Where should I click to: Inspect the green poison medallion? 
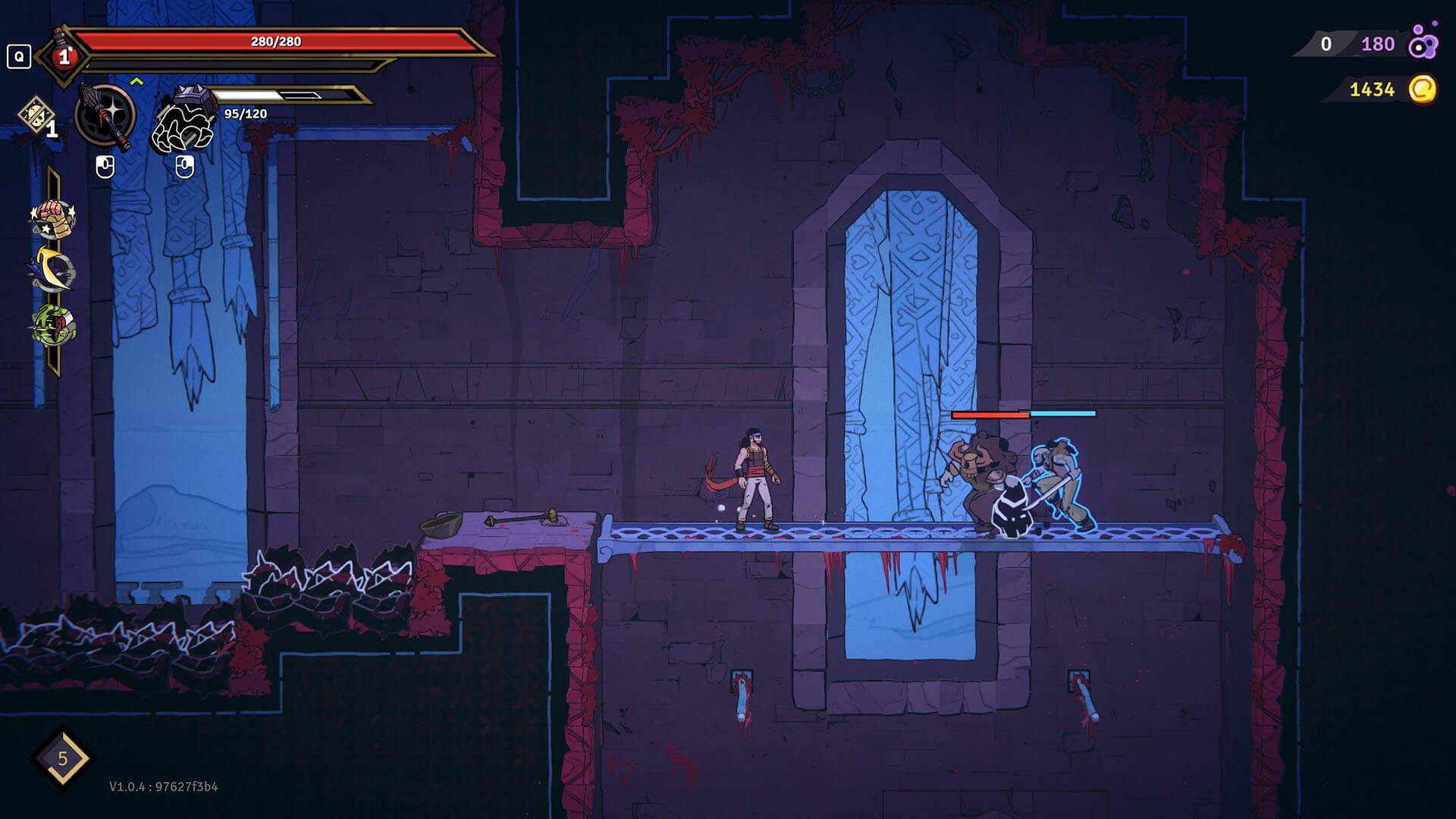pyautogui.click(x=52, y=325)
